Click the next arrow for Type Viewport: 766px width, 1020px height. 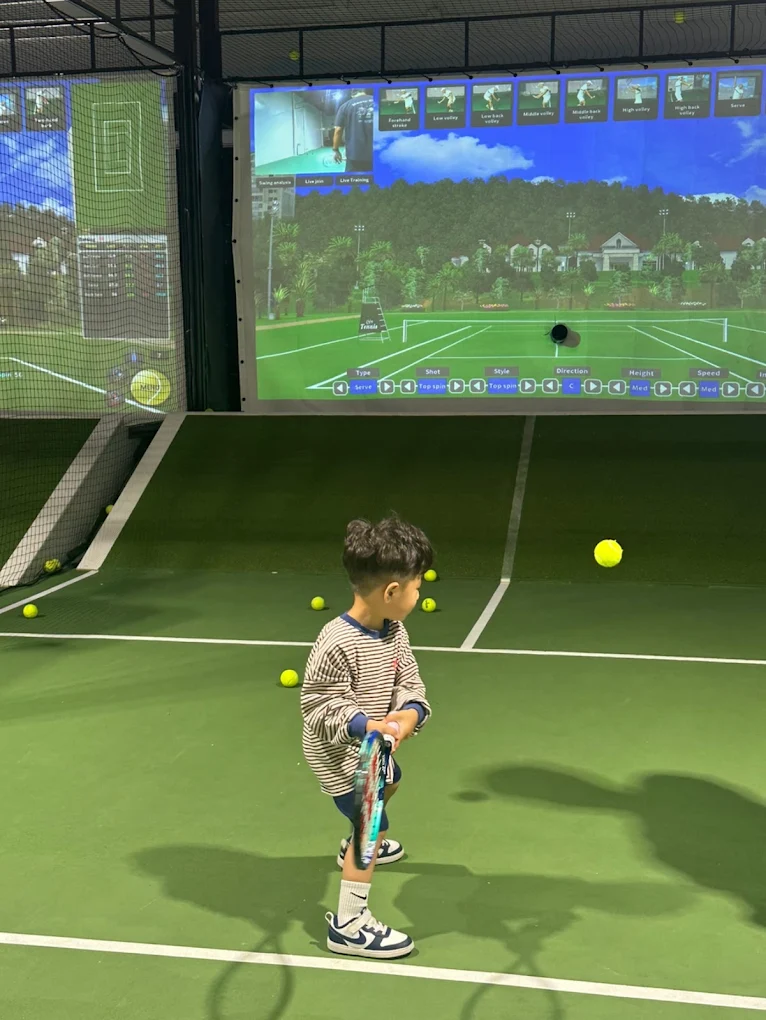coord(386,387)
